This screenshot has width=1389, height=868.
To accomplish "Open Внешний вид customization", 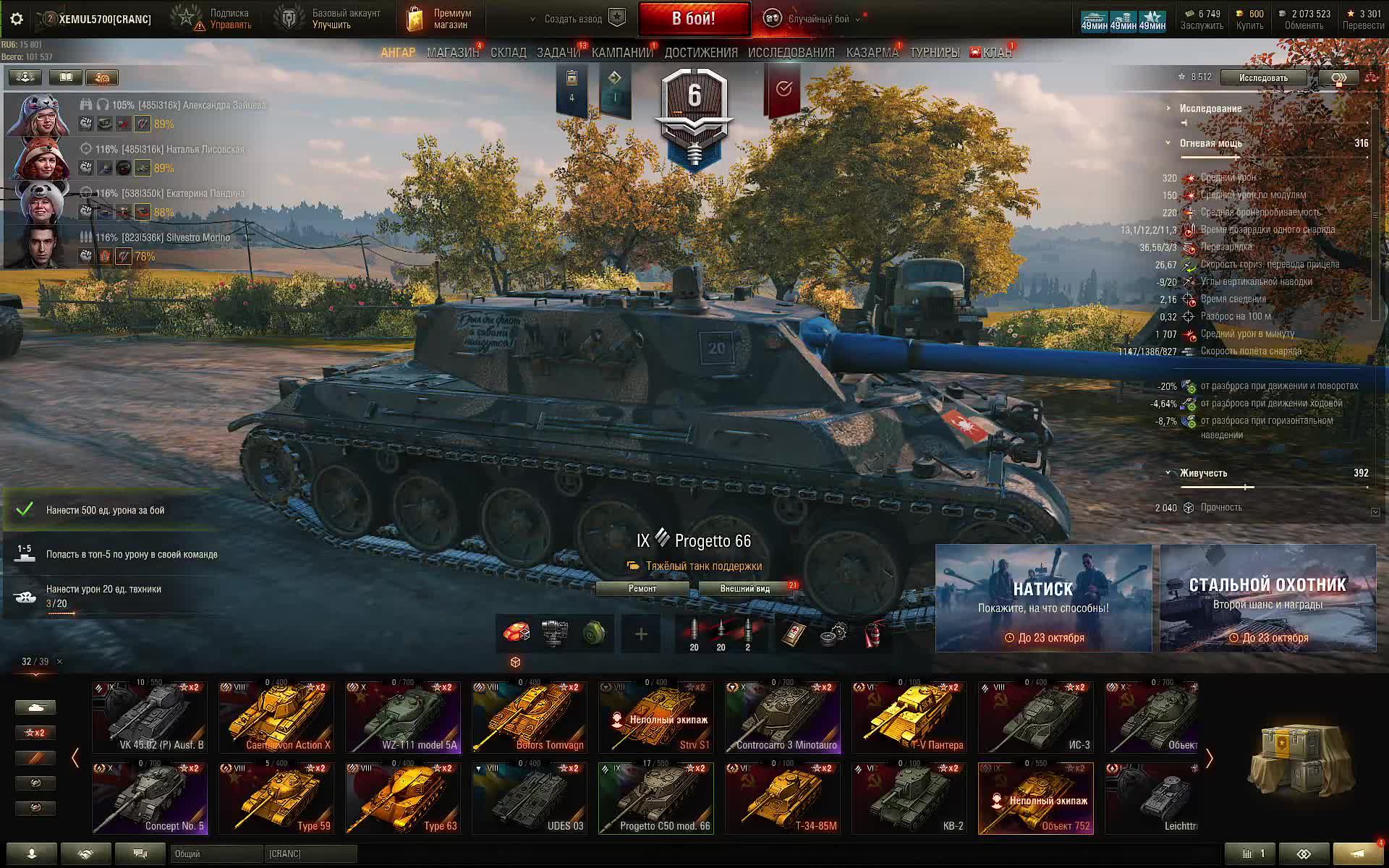I will click(745, 589).
